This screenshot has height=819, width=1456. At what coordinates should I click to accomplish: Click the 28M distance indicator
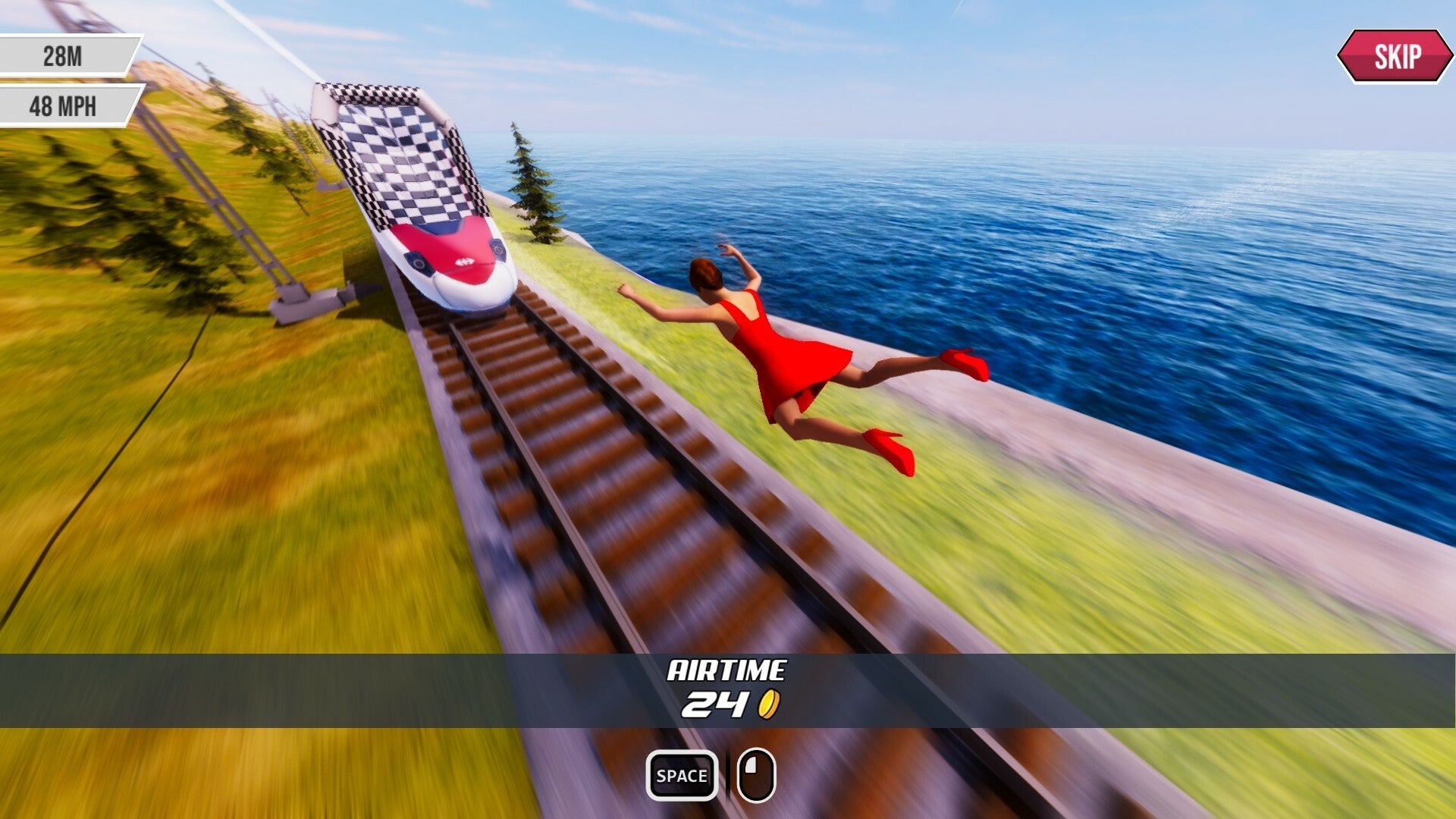pos(67,55)
